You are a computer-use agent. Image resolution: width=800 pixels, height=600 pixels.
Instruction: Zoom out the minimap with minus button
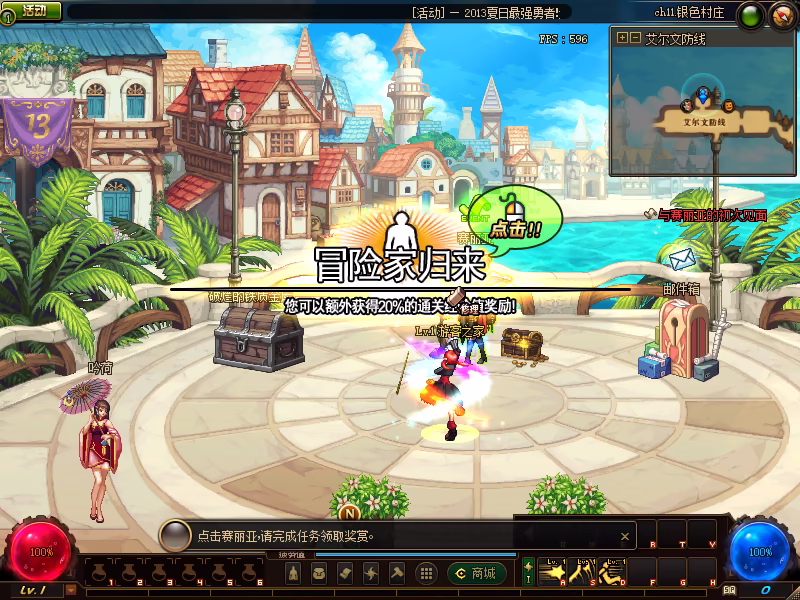coord(635,38)
